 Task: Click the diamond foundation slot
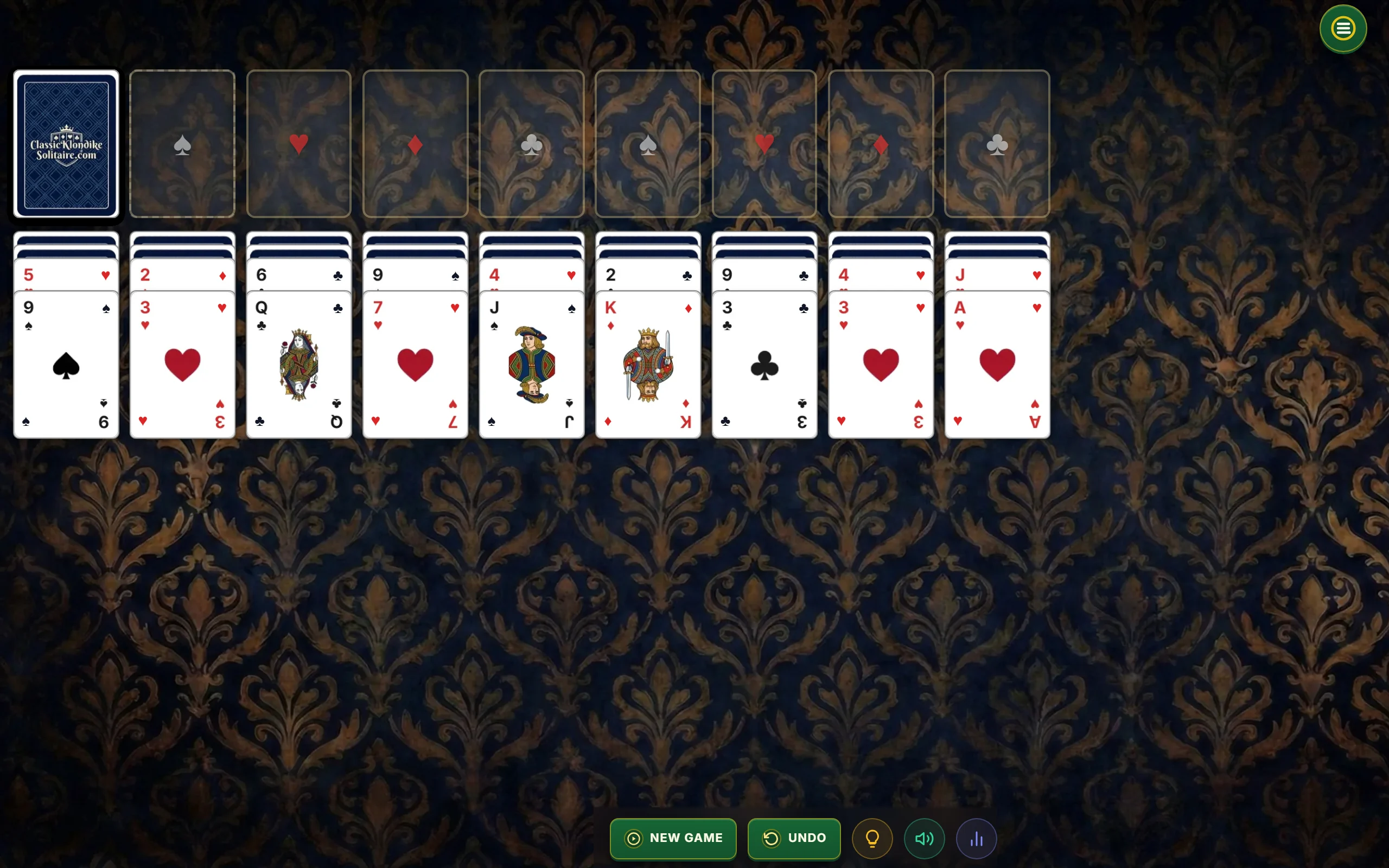(415, 144)
